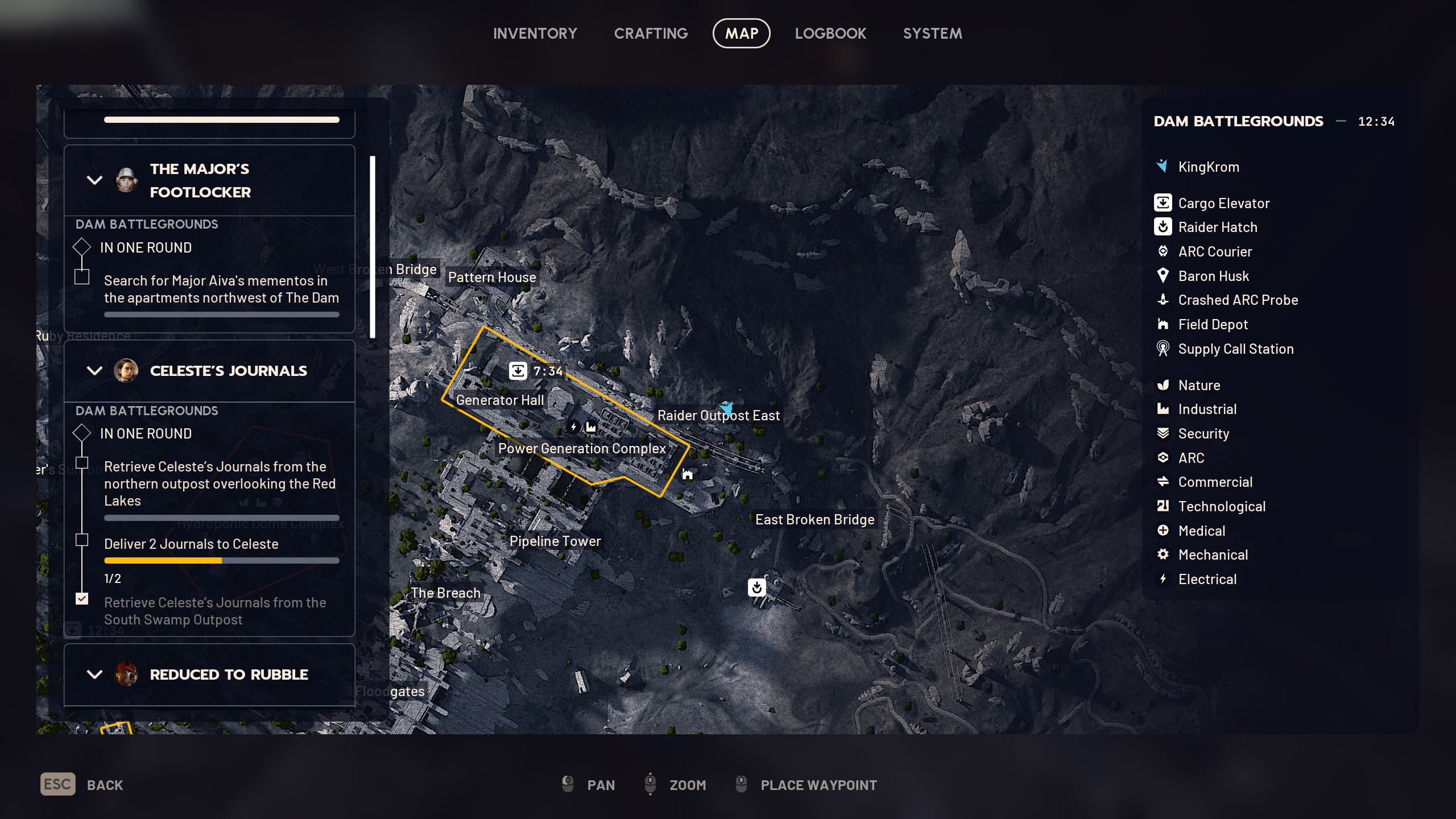Check the Major Aiva's mementos objective box

[x=82, y=276]
